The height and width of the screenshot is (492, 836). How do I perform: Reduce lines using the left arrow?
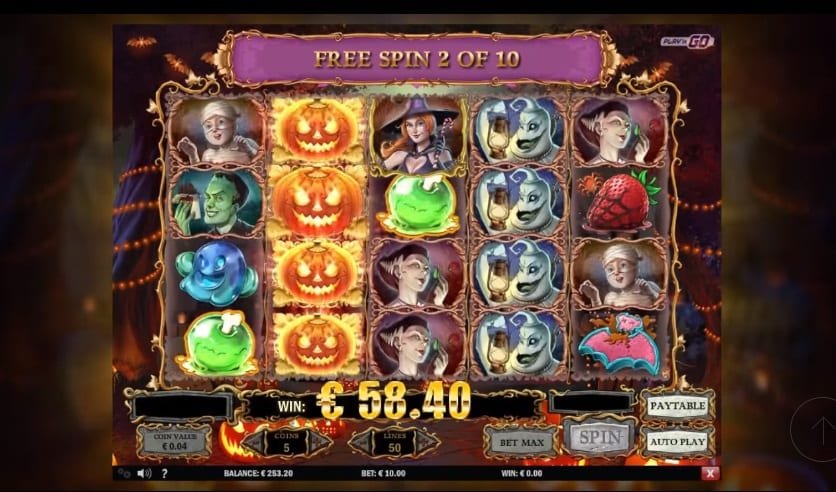[x=355, y=441]
